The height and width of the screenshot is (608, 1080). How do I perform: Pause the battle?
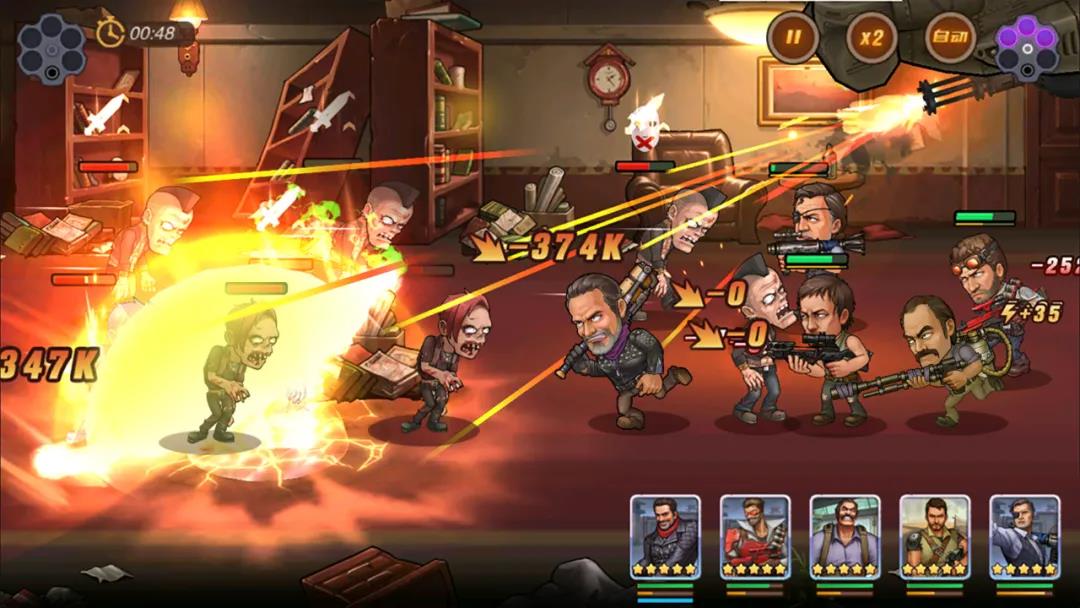click(x=793, y=39)
